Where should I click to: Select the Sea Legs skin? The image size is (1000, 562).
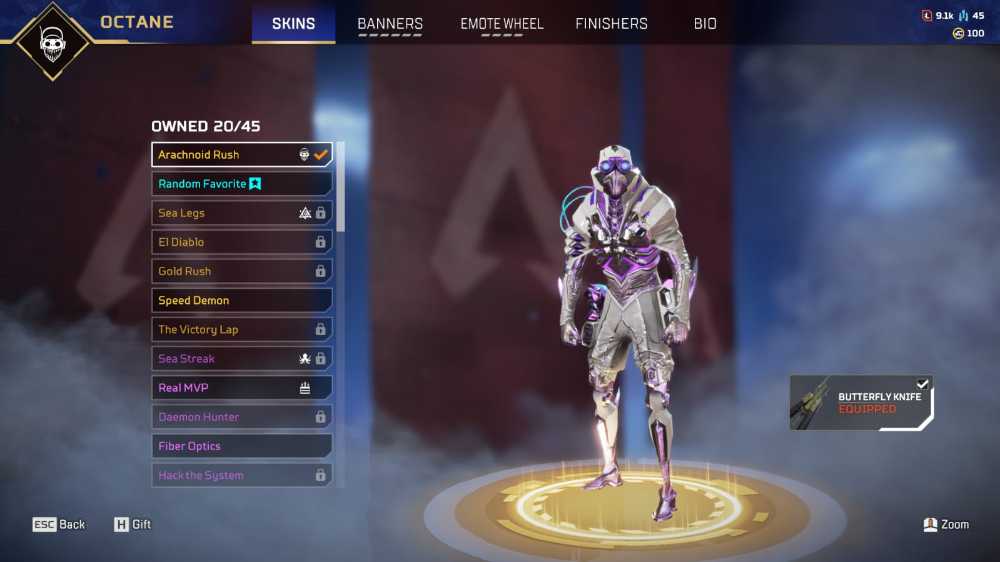pyautogui.click(x=241, y=213)
